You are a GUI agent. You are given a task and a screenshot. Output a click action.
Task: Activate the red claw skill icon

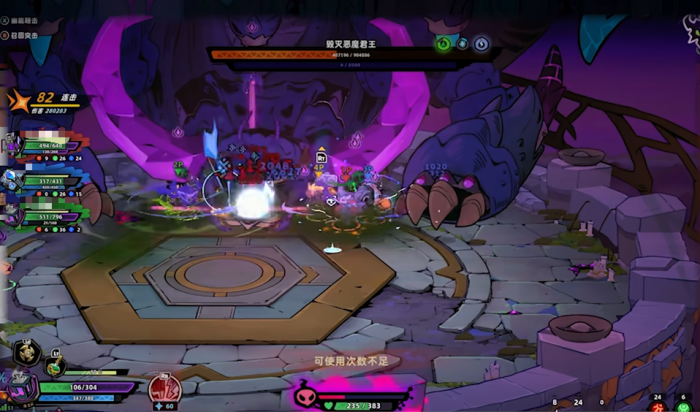(165, 387)
